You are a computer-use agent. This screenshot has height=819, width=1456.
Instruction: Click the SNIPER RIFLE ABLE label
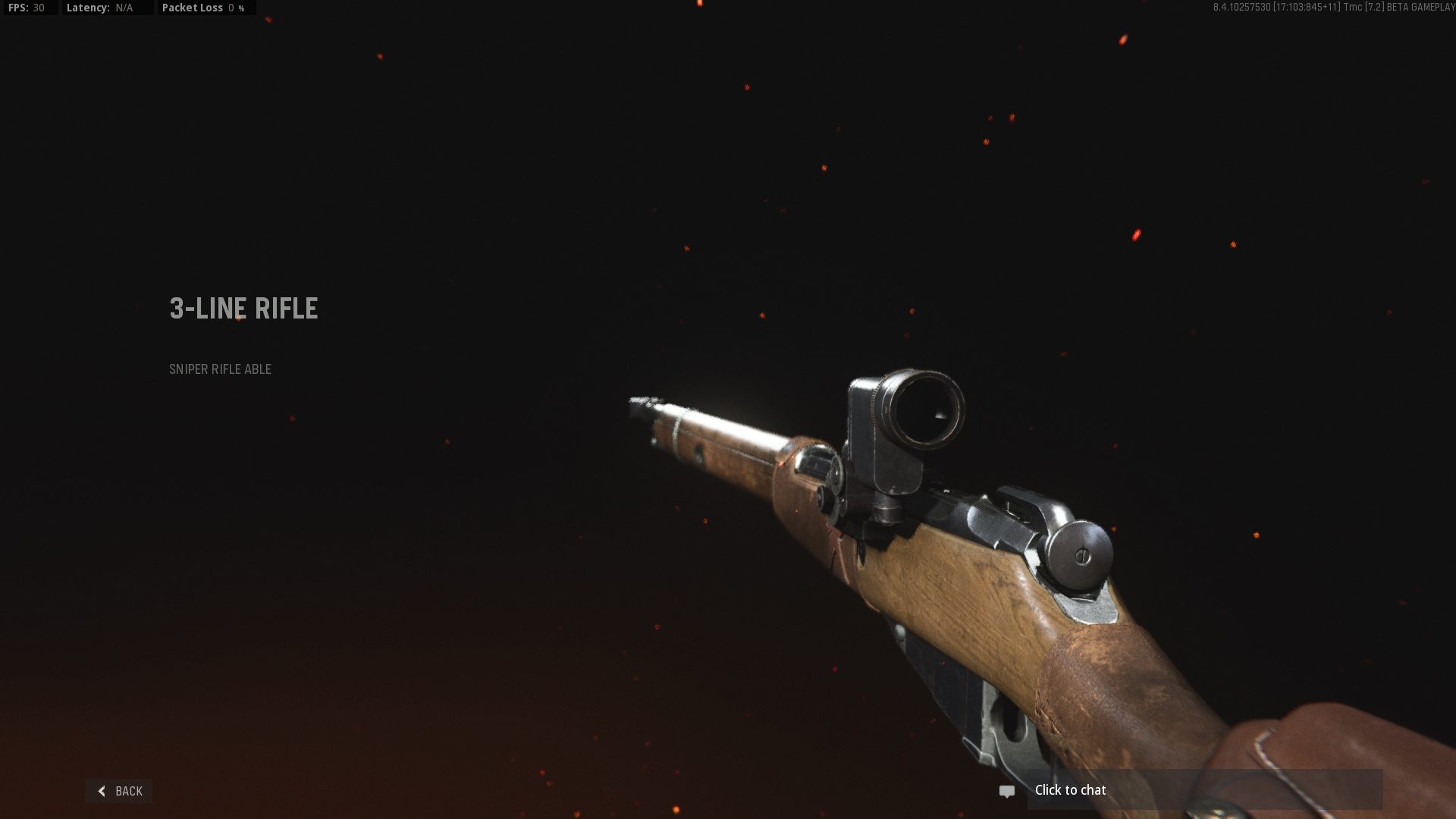(x=220, y=369)
